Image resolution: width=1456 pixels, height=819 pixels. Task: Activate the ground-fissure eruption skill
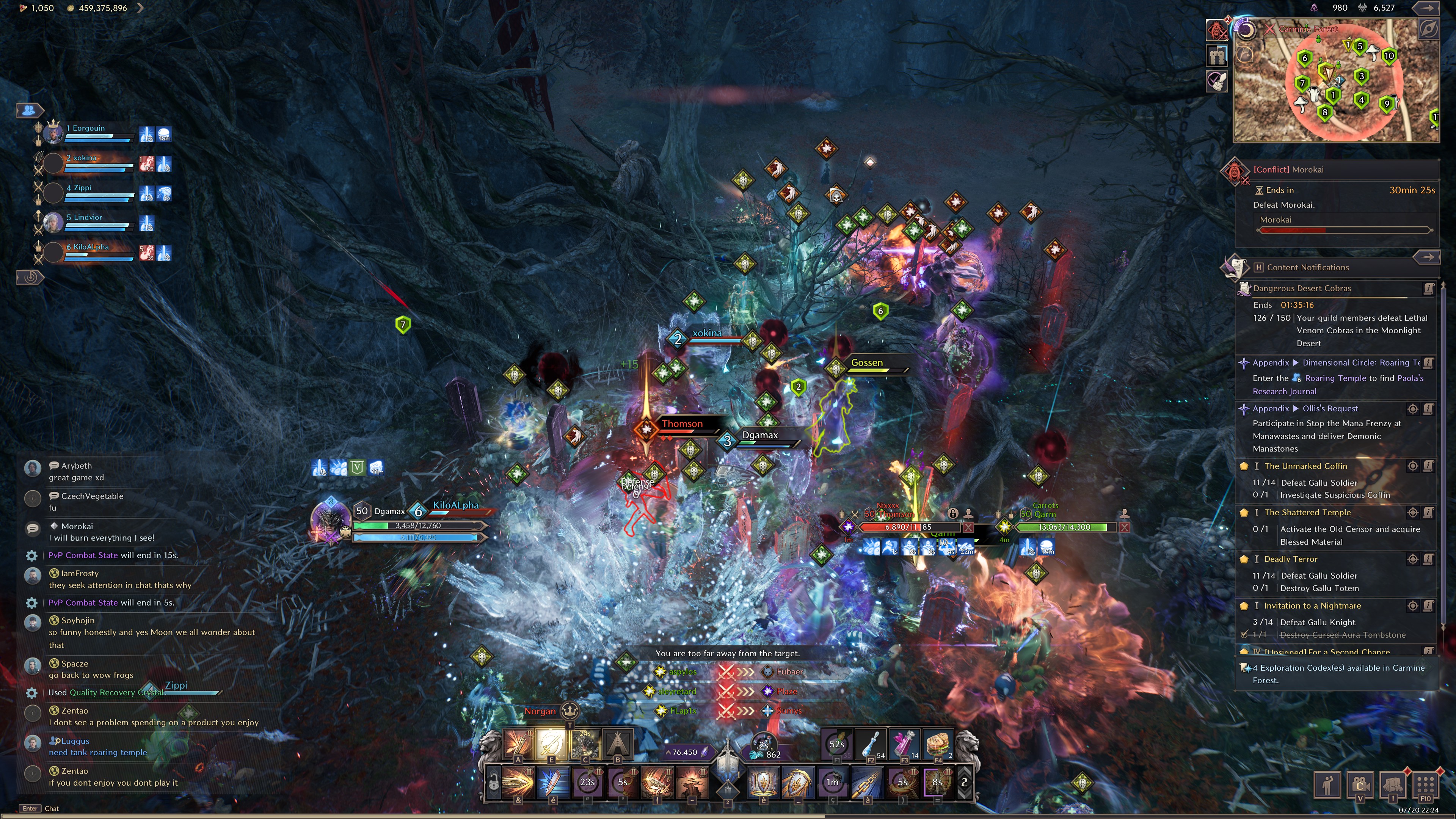click(692, 782)
